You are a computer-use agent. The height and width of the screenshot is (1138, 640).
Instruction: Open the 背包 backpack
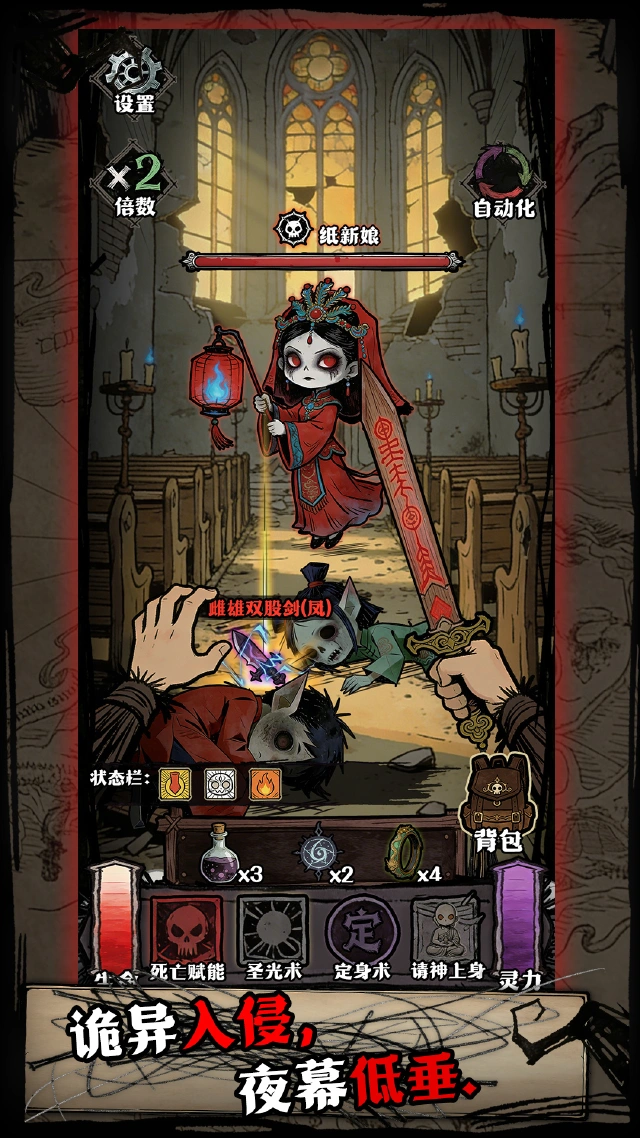point(497,801)
